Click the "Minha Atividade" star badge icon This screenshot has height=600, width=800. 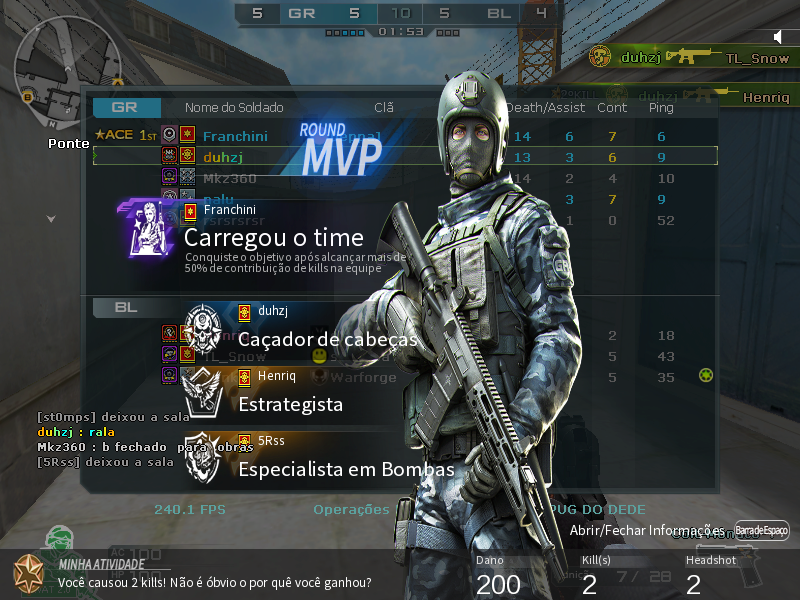pyautogui.click(x=30, y=573)
